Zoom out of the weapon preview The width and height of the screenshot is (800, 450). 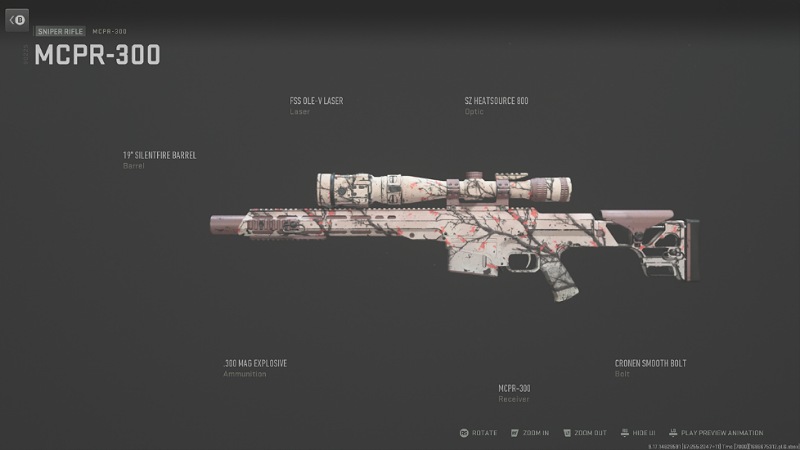point(586,433)
